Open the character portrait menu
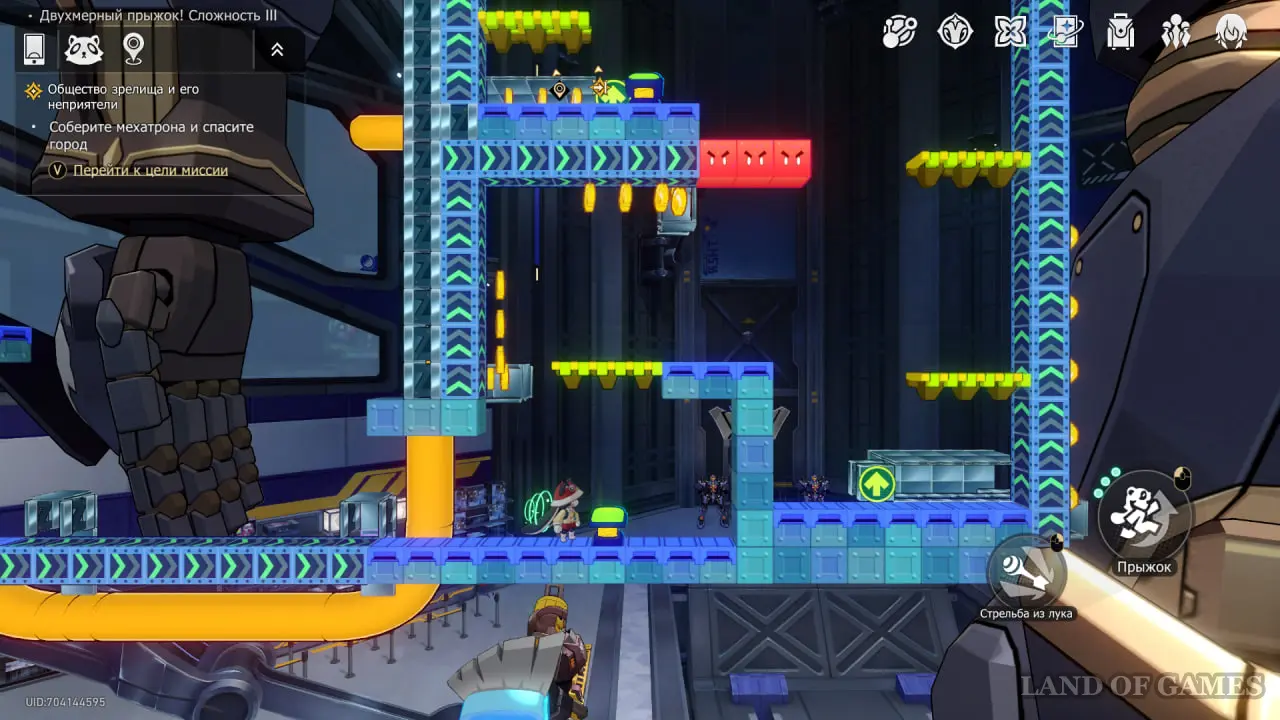1280x720 pixels. click(x=1231, y=32)
